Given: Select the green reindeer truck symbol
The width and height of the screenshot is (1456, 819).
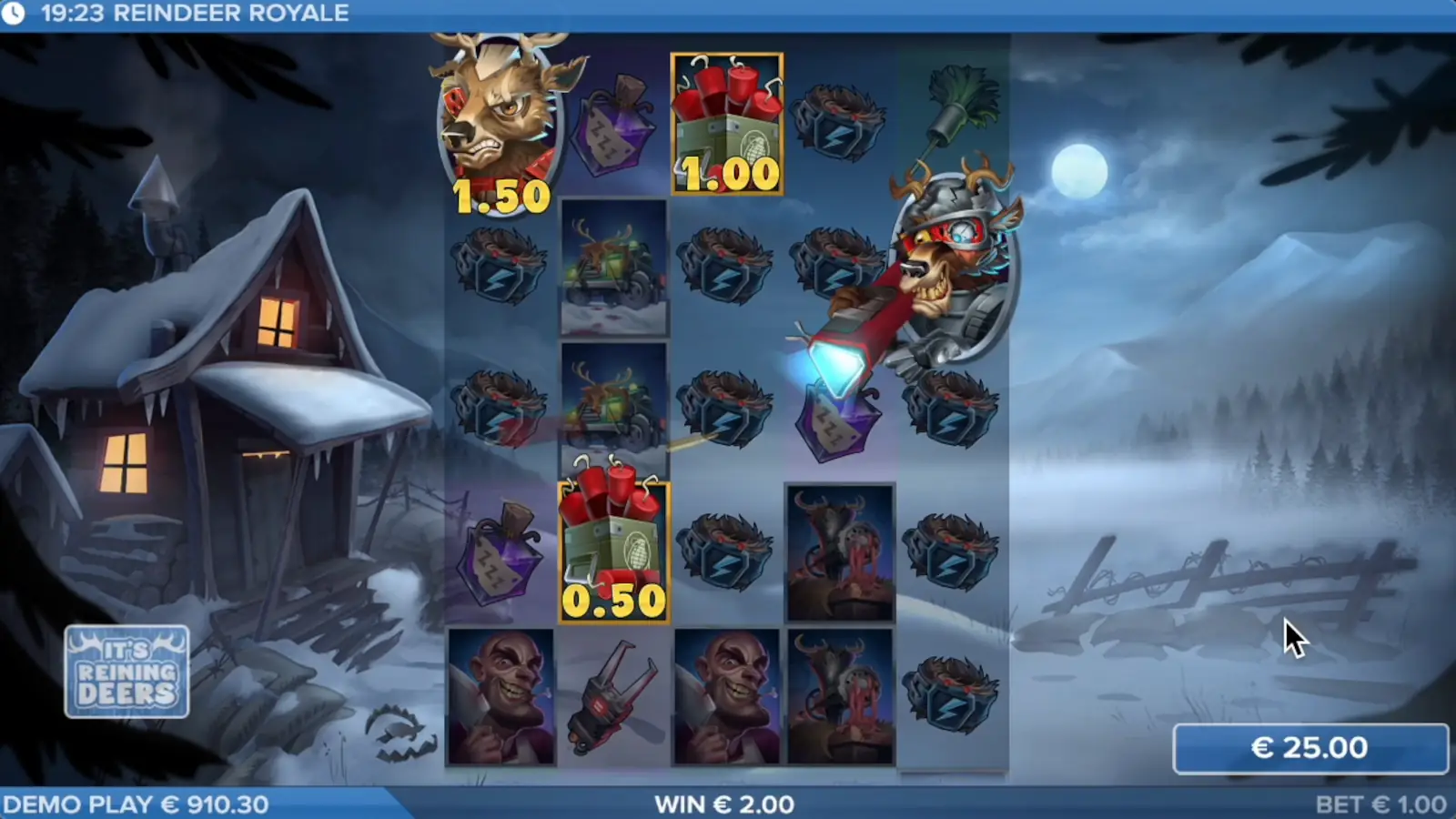Looking at the screenshot, I should (x=612, y=268).
